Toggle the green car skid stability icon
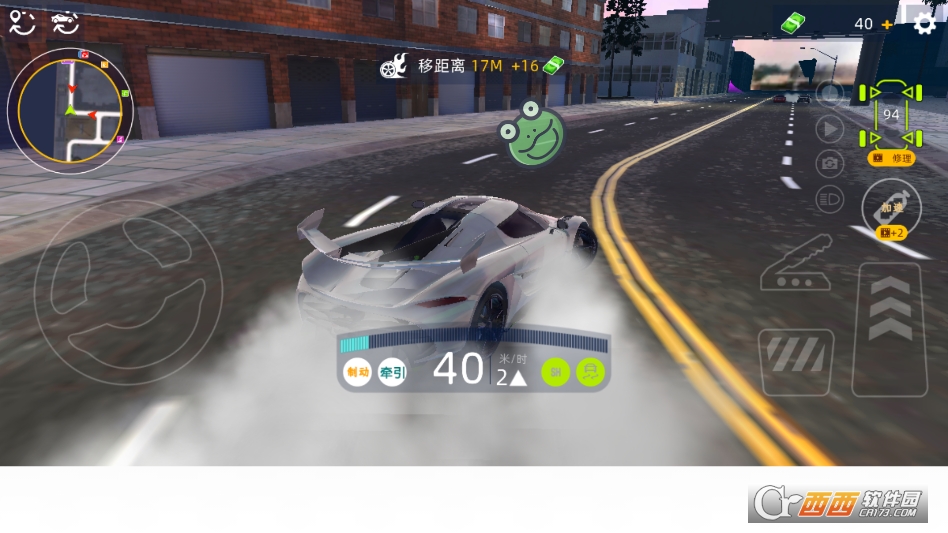This screenshot has height=533, width=948. coord(592,373)
